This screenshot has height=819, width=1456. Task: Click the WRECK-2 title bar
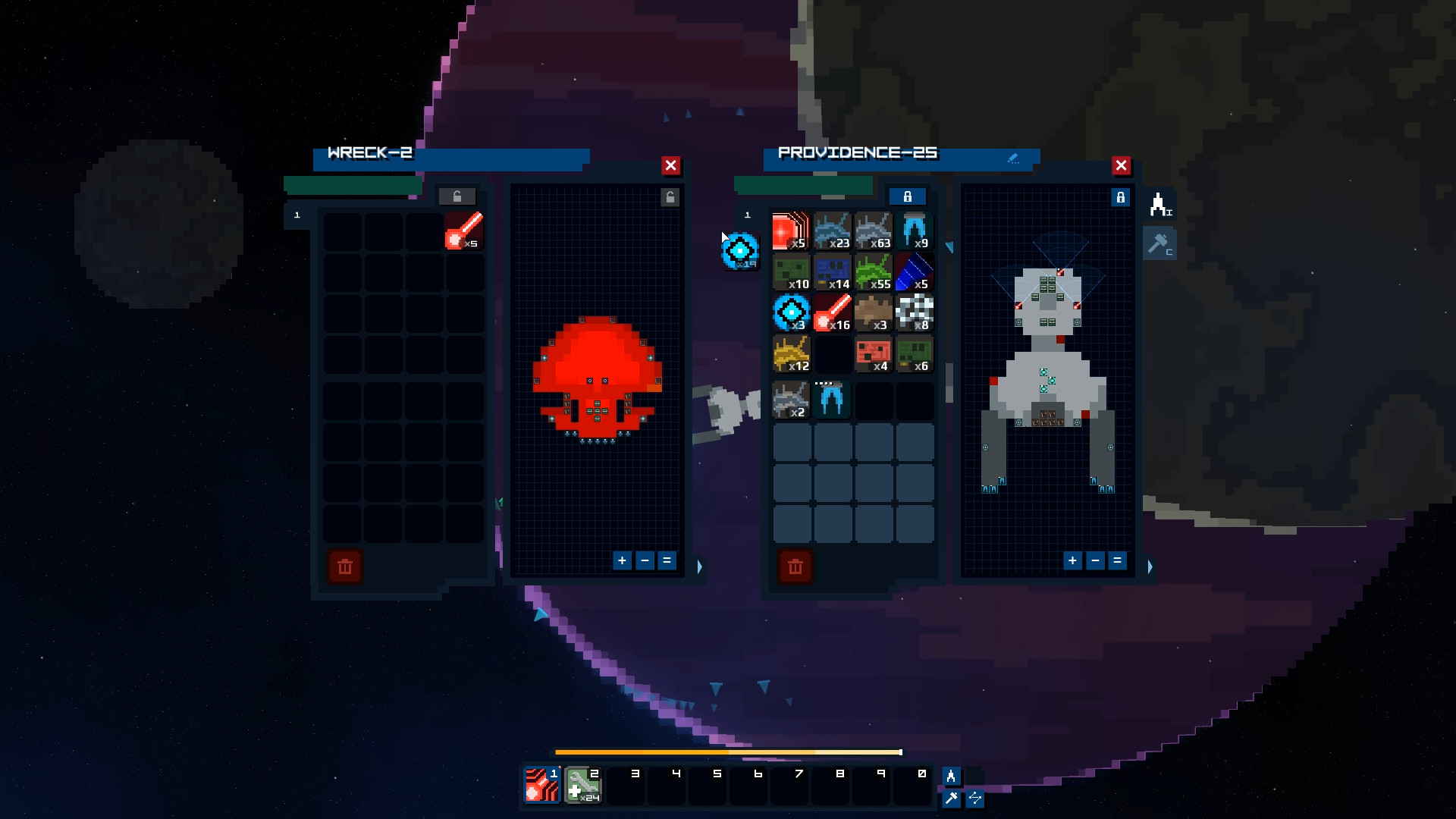coord(451,156)
